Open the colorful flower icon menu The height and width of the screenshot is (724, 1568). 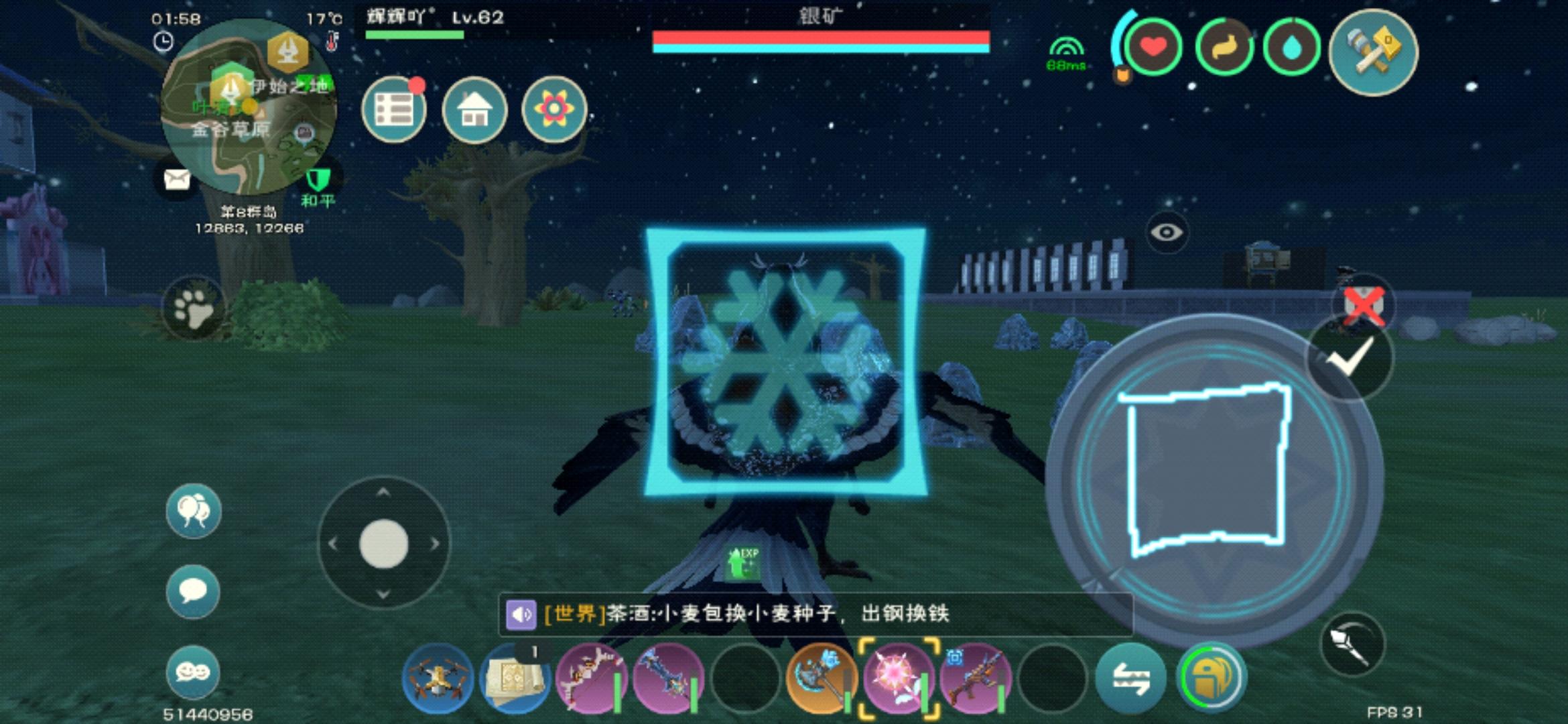[x=554, y=110]
